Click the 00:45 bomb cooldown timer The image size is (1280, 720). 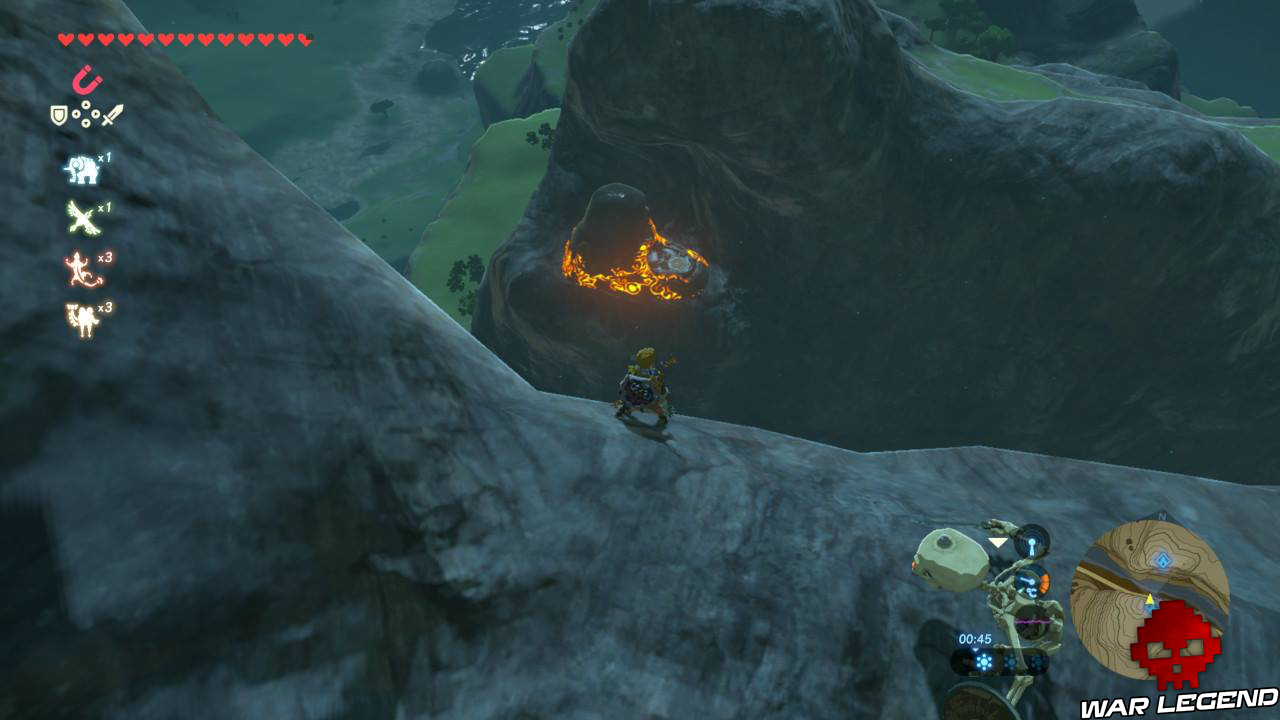(x=976, y=638)
